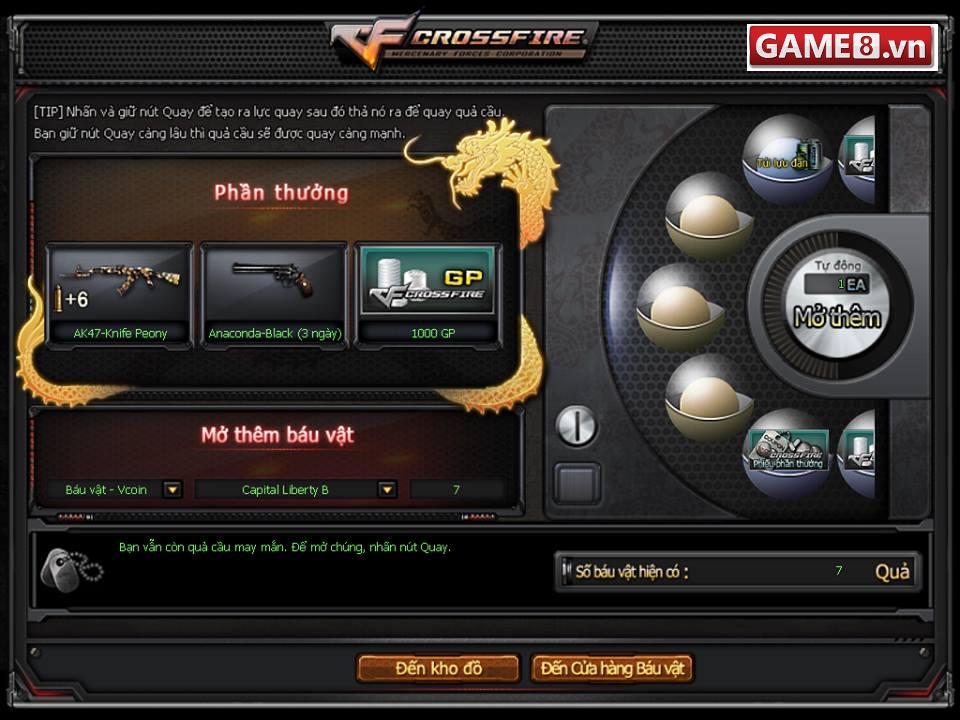Click the square gray button below the knob

click(578, 483)
